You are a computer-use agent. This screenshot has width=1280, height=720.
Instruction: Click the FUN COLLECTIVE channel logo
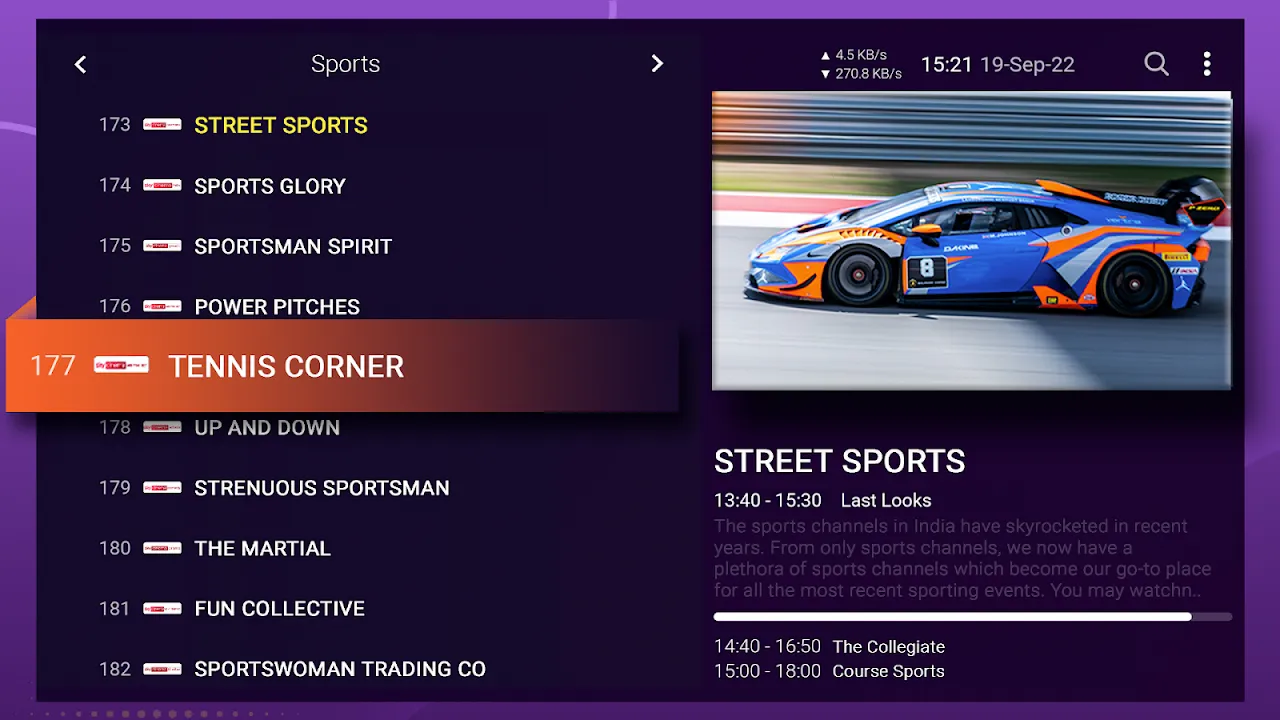(x=162, y=608)
